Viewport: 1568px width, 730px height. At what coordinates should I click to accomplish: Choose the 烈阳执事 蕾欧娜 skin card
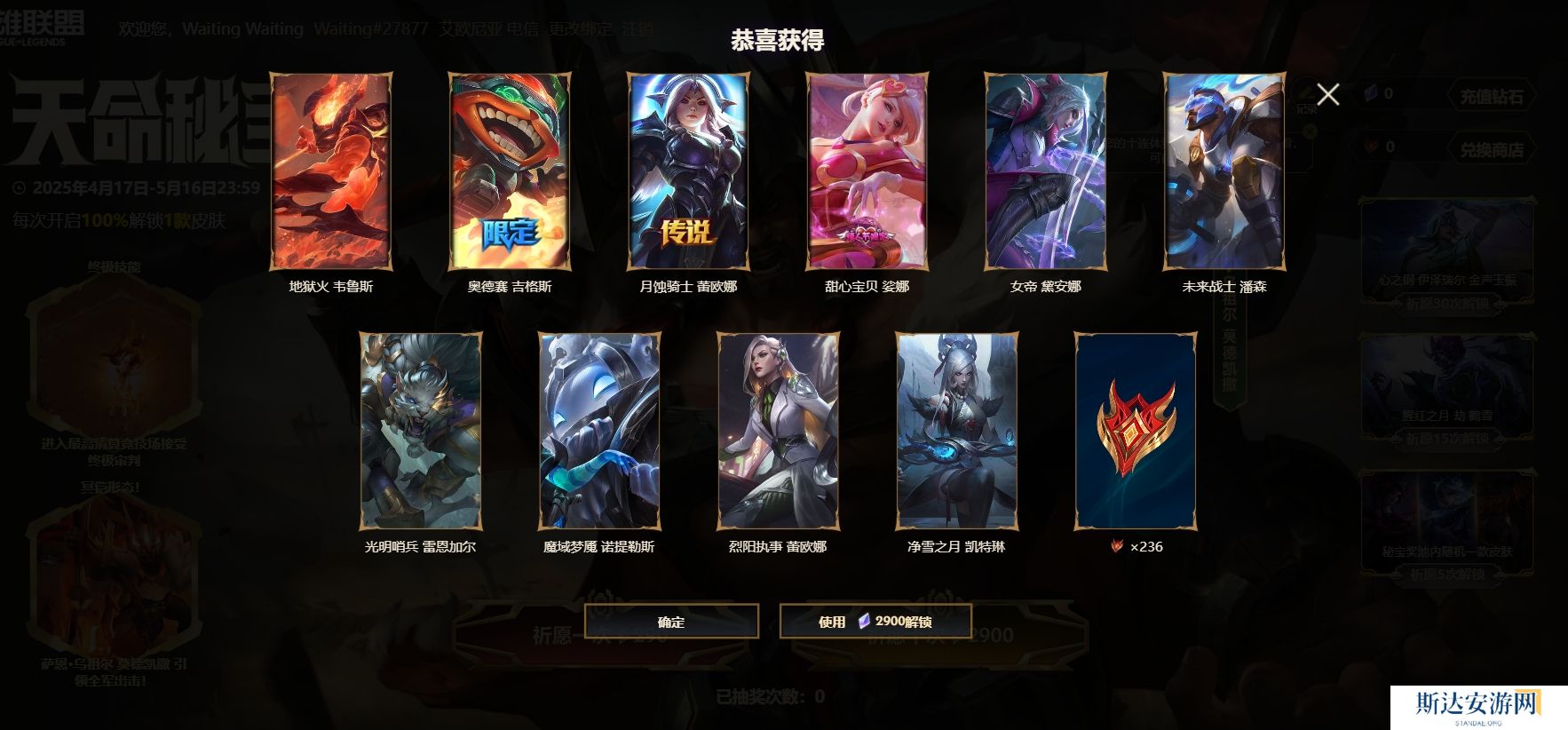click(x=778, y=432)
